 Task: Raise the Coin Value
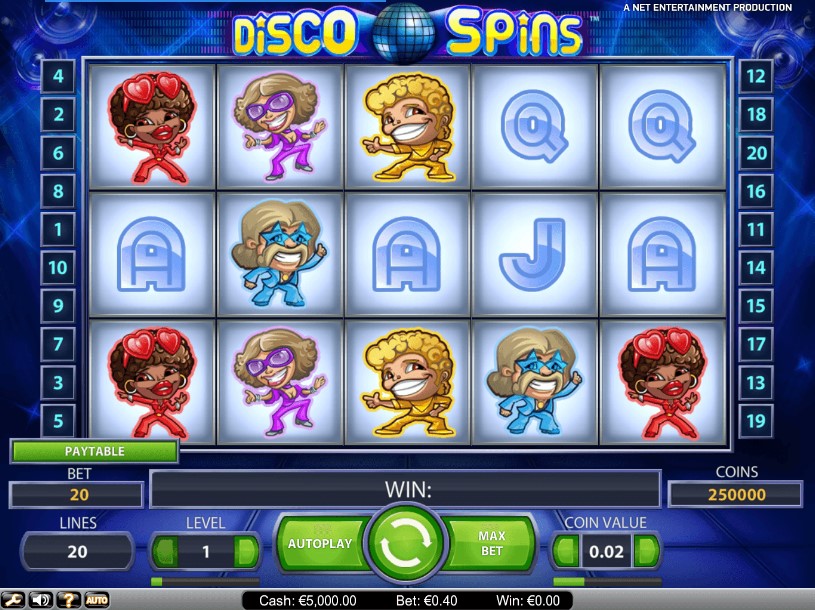pyautogui.click(x=647, y=551)
